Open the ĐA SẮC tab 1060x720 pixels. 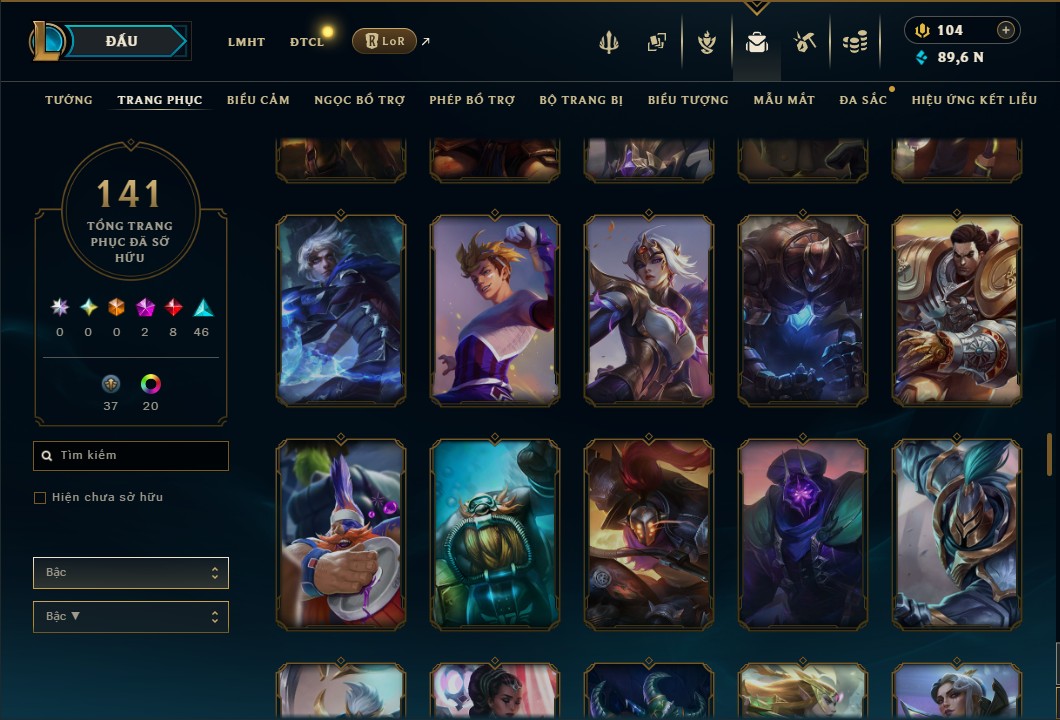click(x=863, y=100)
